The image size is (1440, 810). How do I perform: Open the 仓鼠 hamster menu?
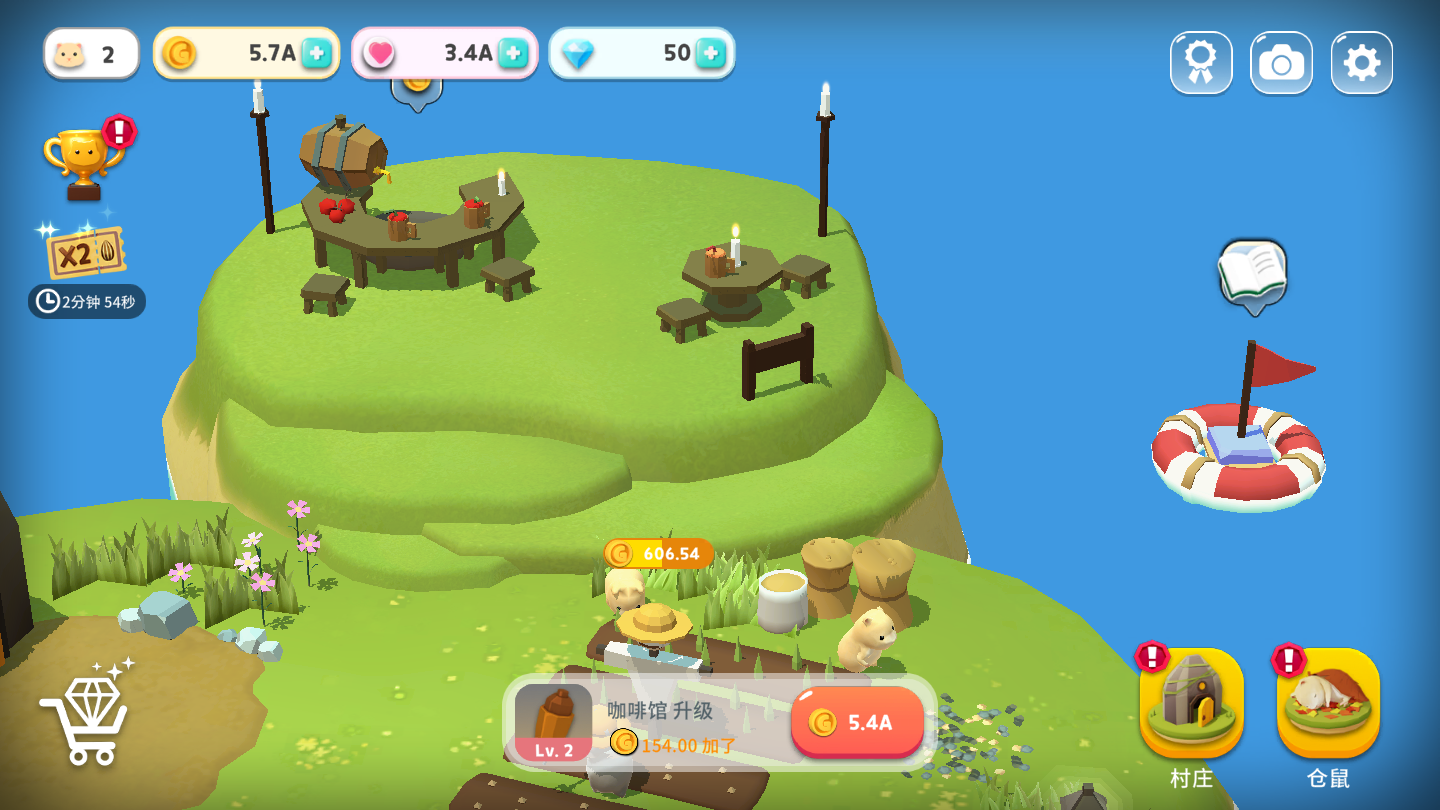coord(1328,704)
